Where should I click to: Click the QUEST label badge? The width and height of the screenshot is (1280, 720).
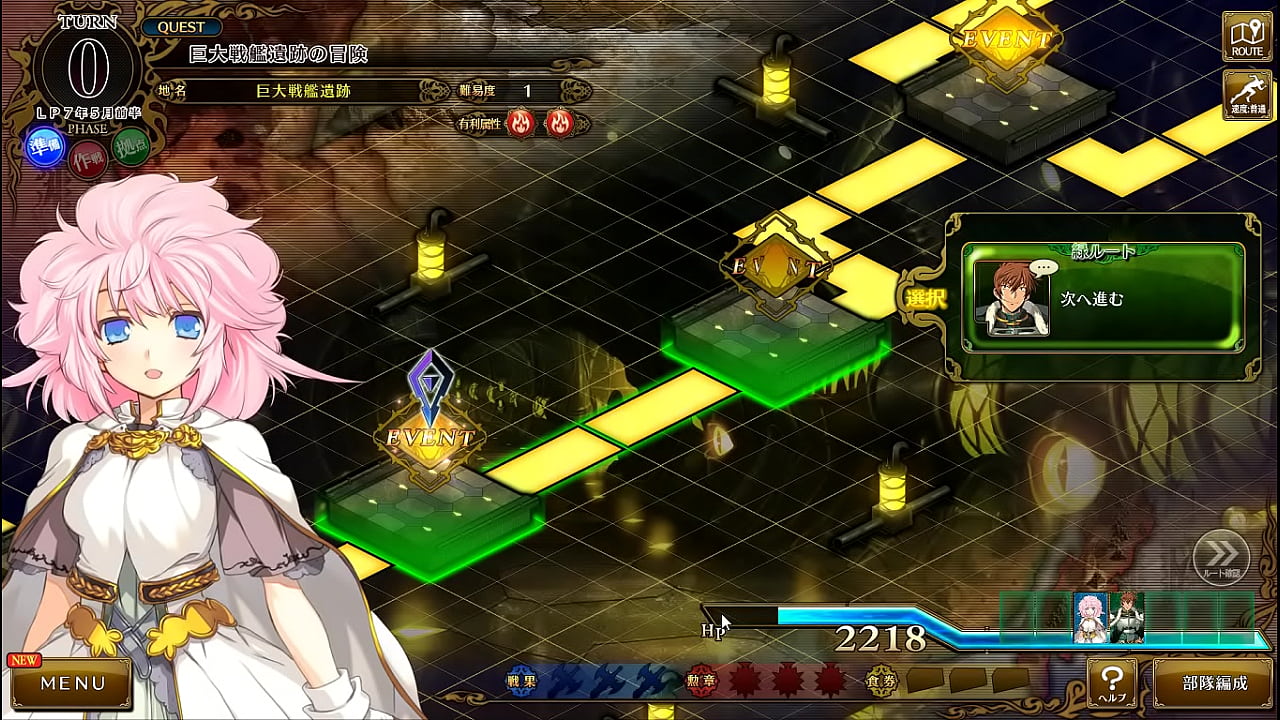(181, 28)
